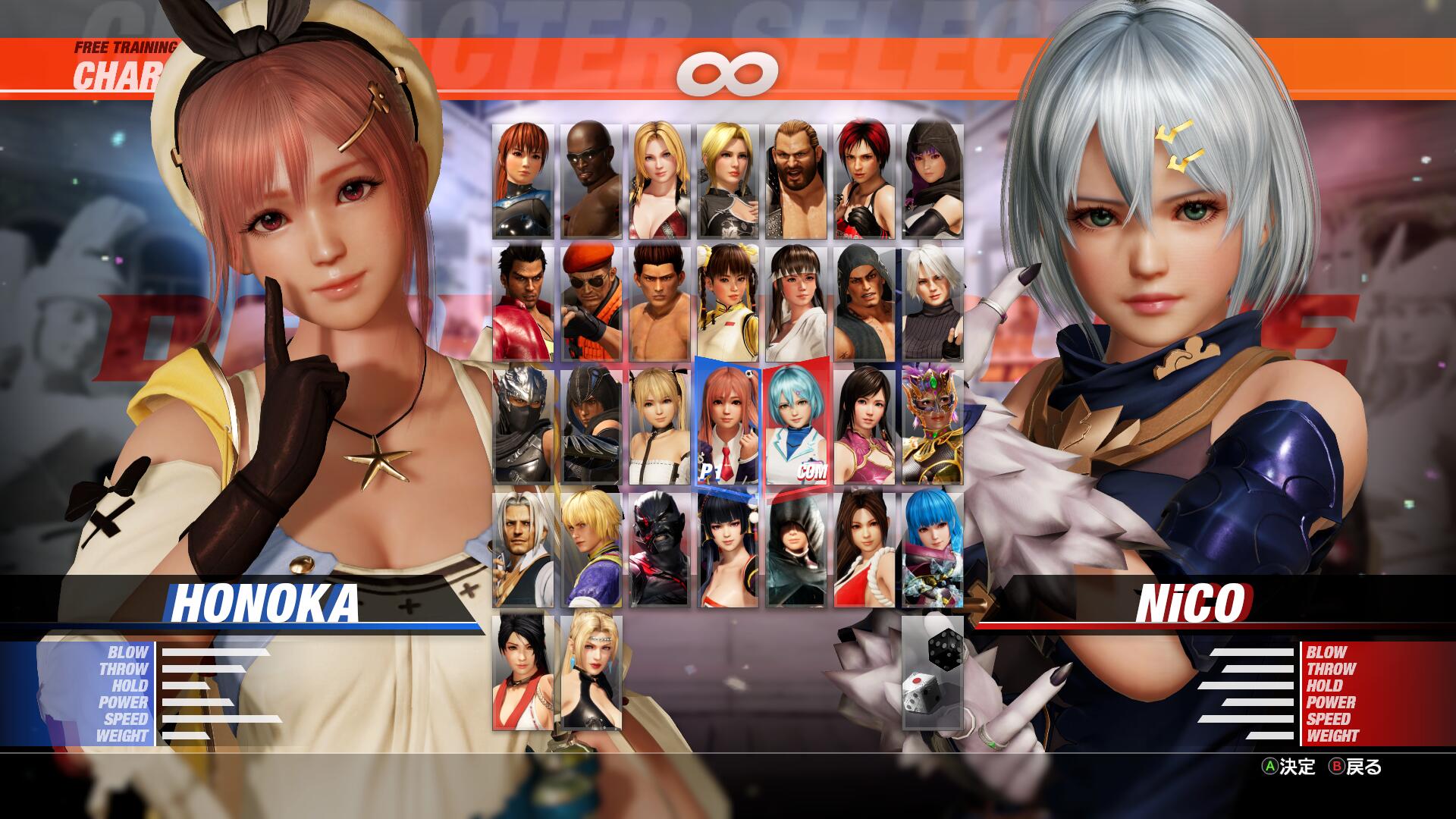Choose white-haired Christie's portrait
Image resolution: width=1456 pixels, height=819 pixels.
(x=933, y=304)
